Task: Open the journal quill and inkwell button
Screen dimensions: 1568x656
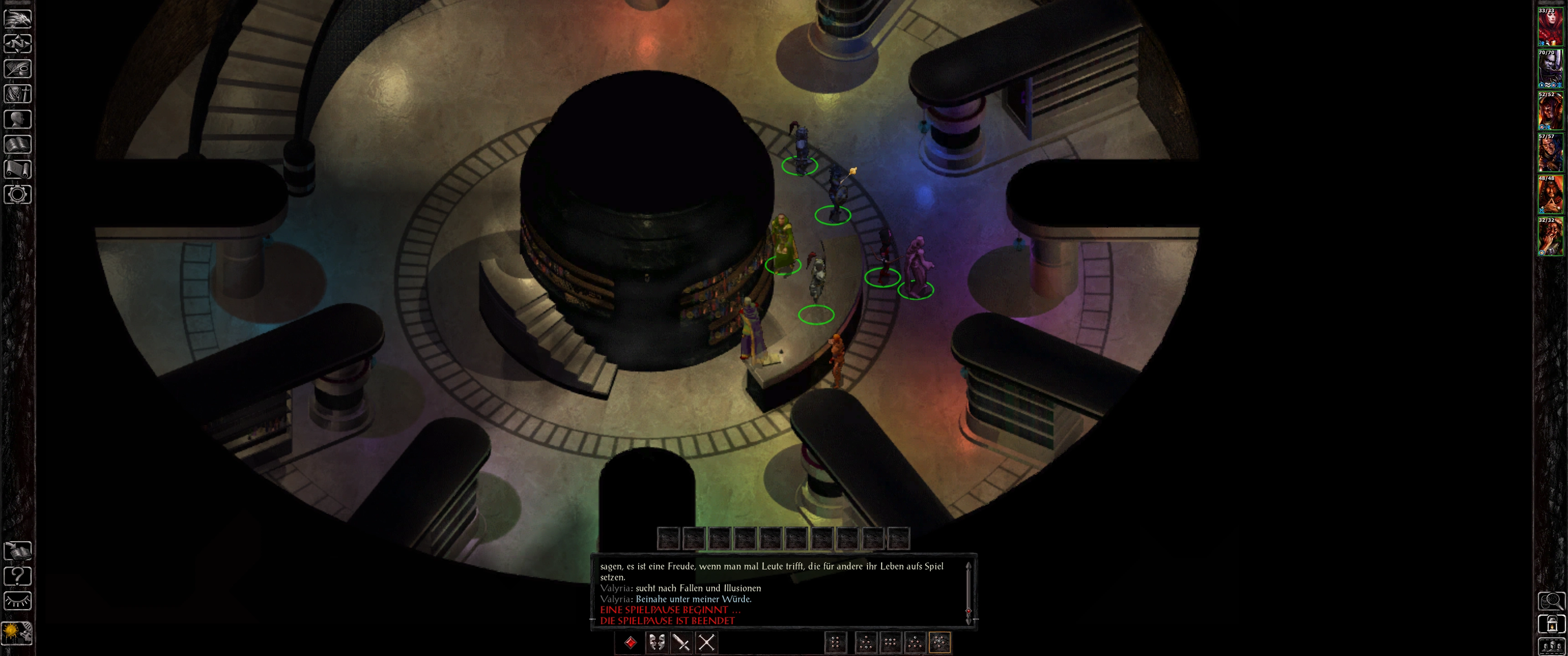Action: (18, 69)
